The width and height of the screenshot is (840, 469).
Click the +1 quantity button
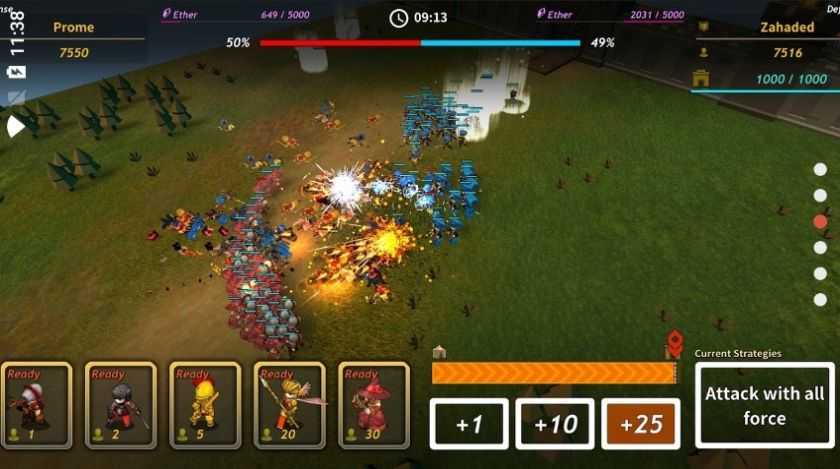[x=469, y=424]
